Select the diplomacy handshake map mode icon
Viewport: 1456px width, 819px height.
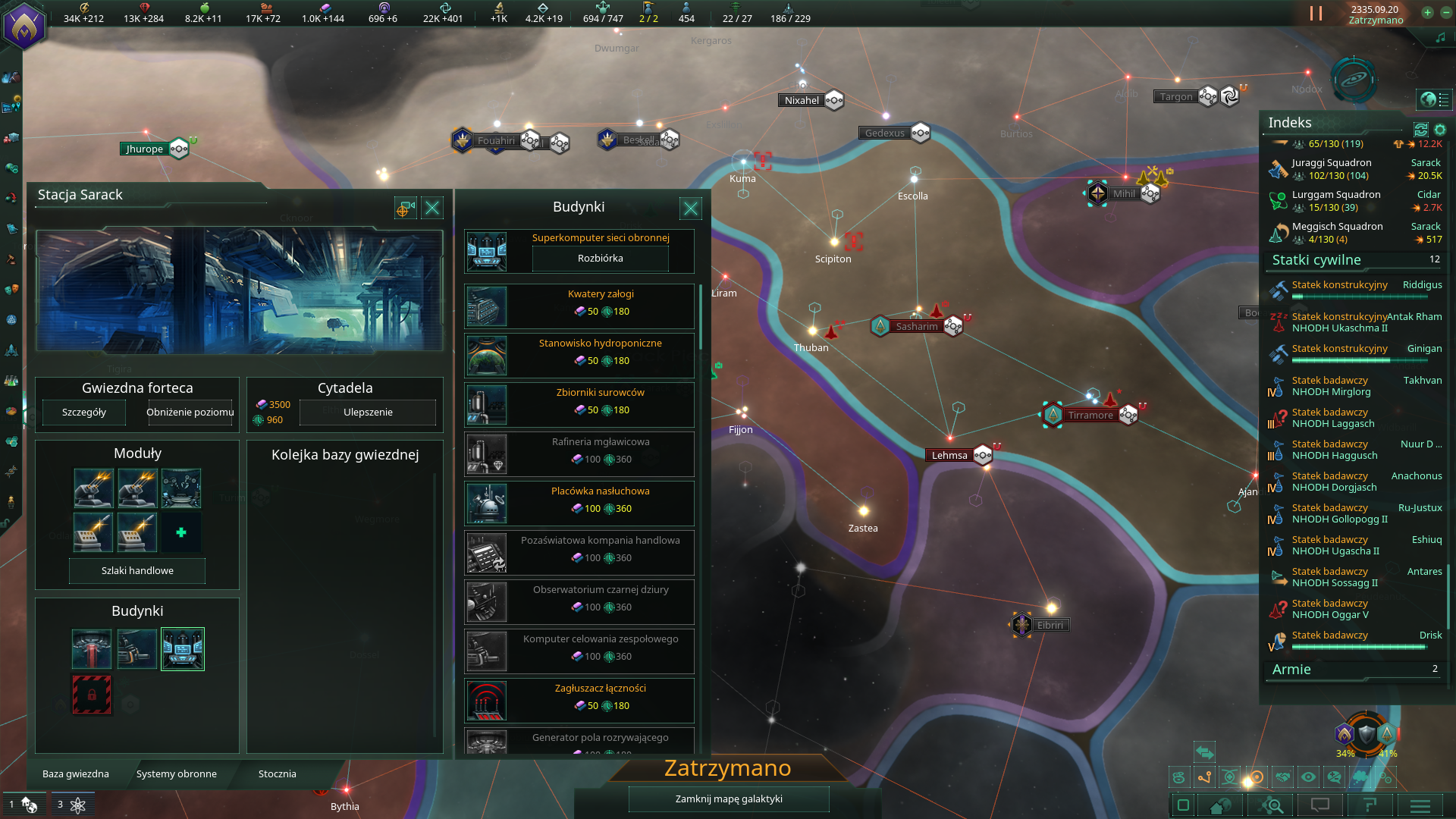(x=1283, y=777)
